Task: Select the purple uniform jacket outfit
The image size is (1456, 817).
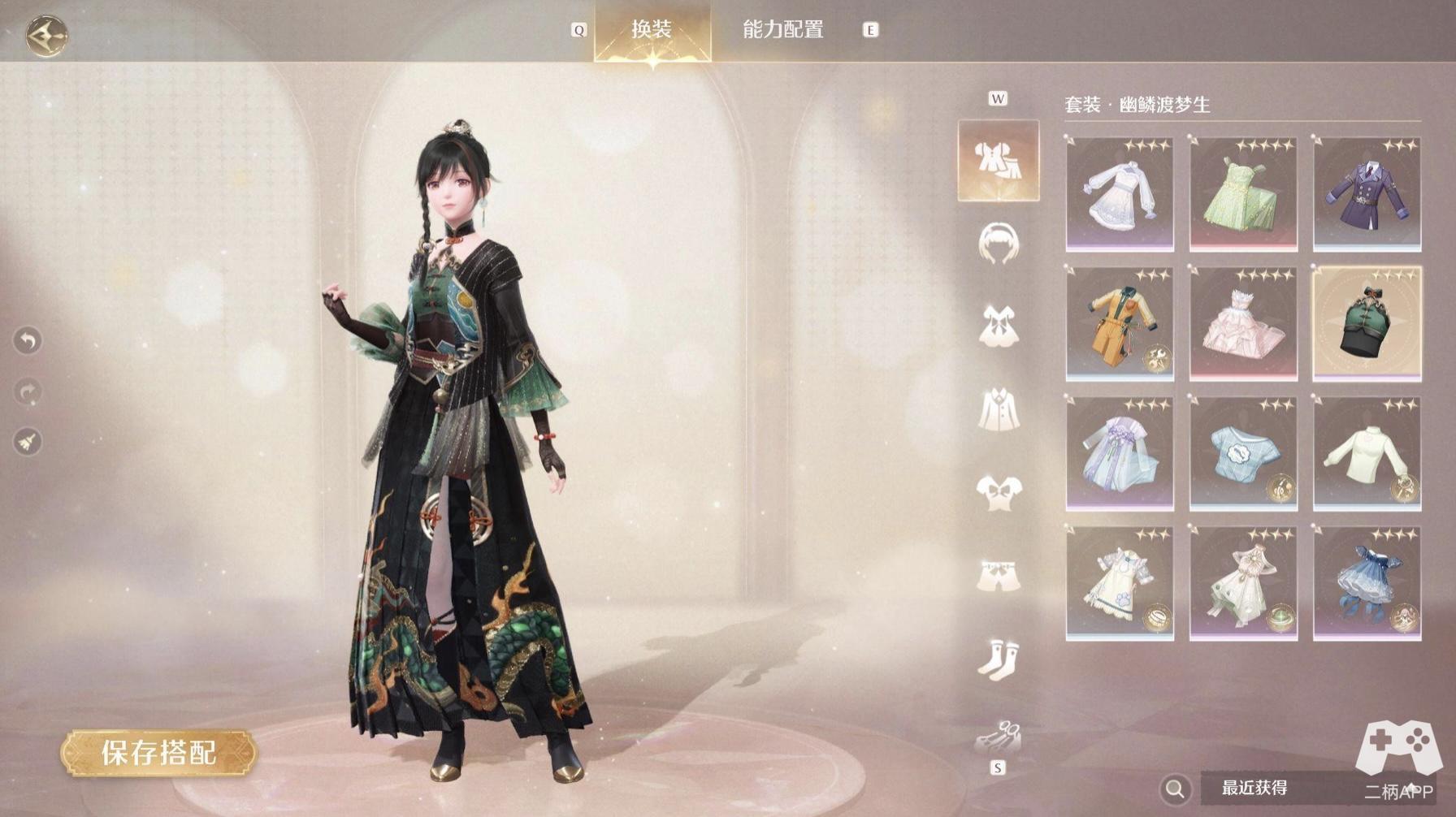Action: (1367, 193)
